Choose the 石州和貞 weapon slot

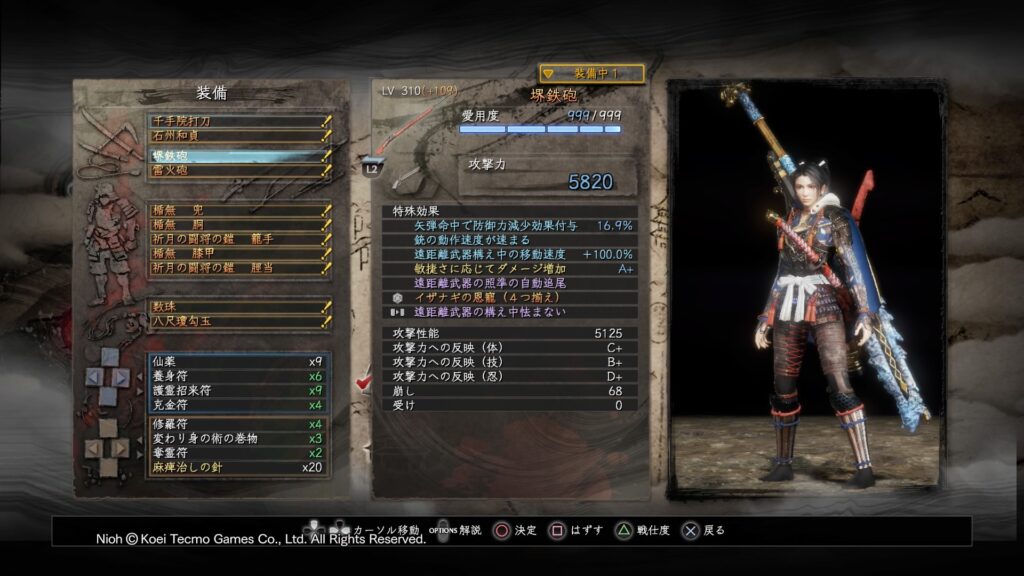[238, 134]
